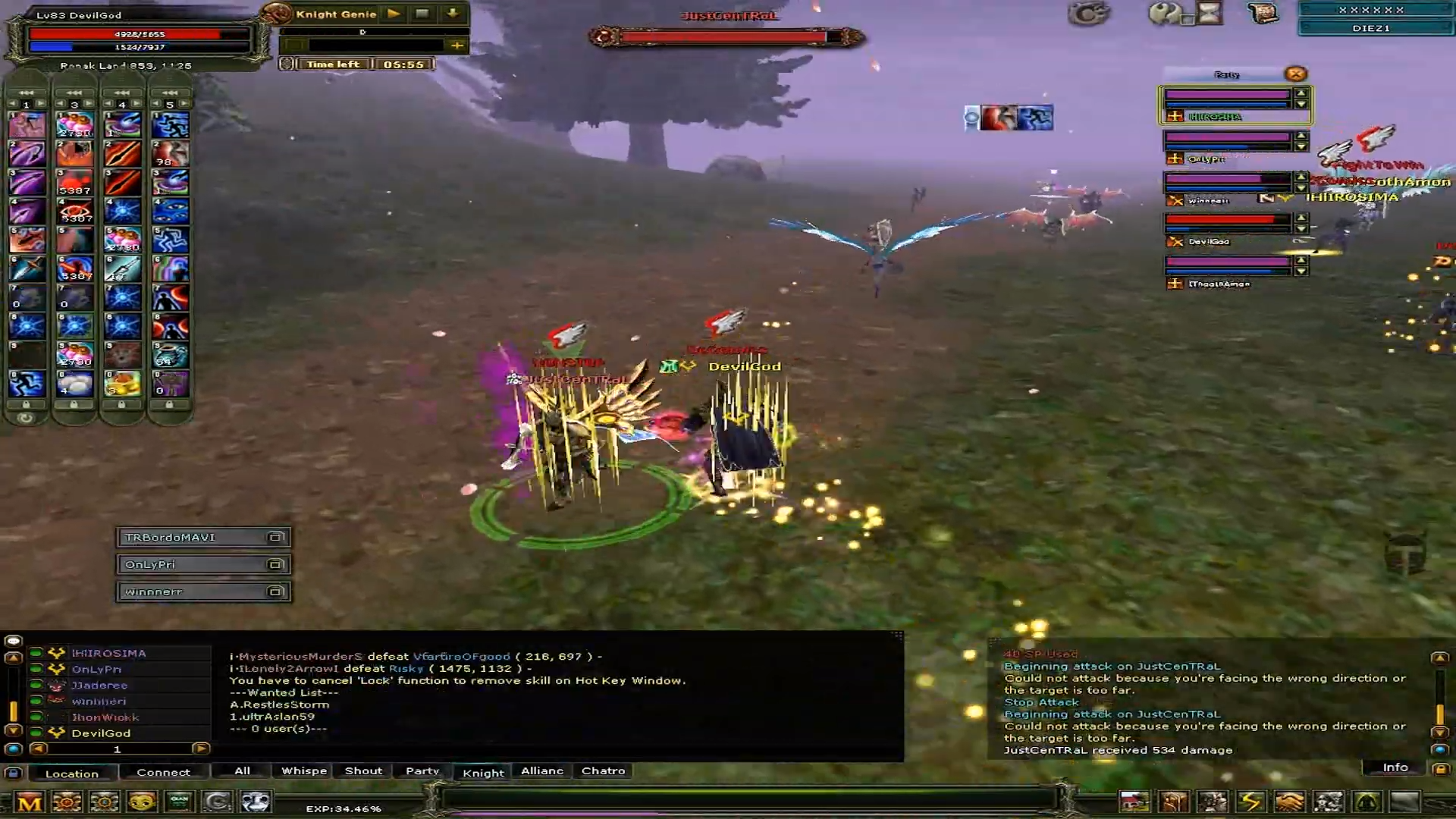Open the Alliance chat tab

click(542, 770)
